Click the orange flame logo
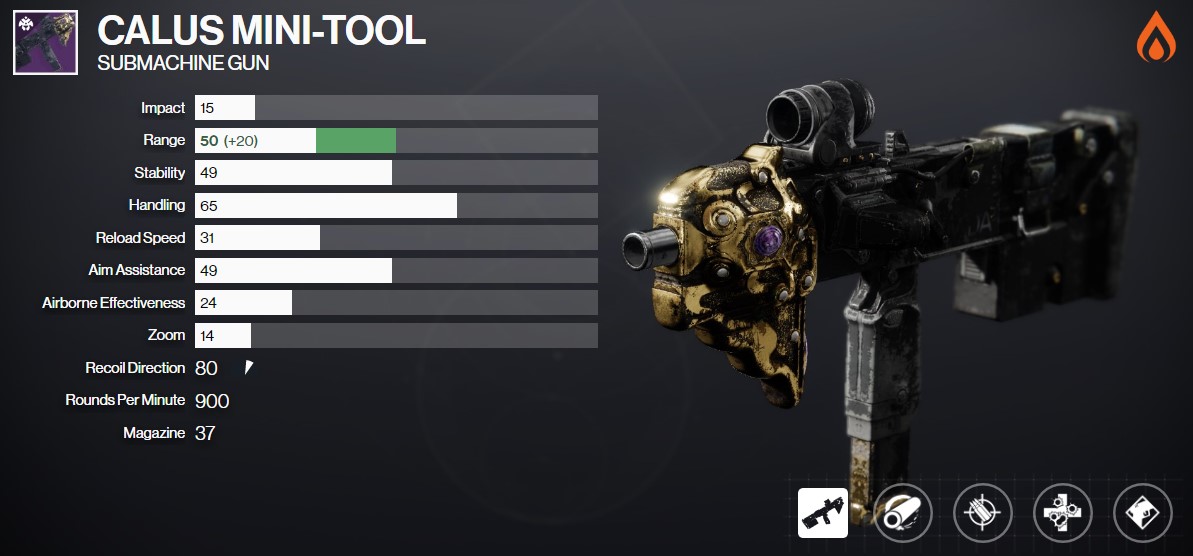 [1156, 38]
